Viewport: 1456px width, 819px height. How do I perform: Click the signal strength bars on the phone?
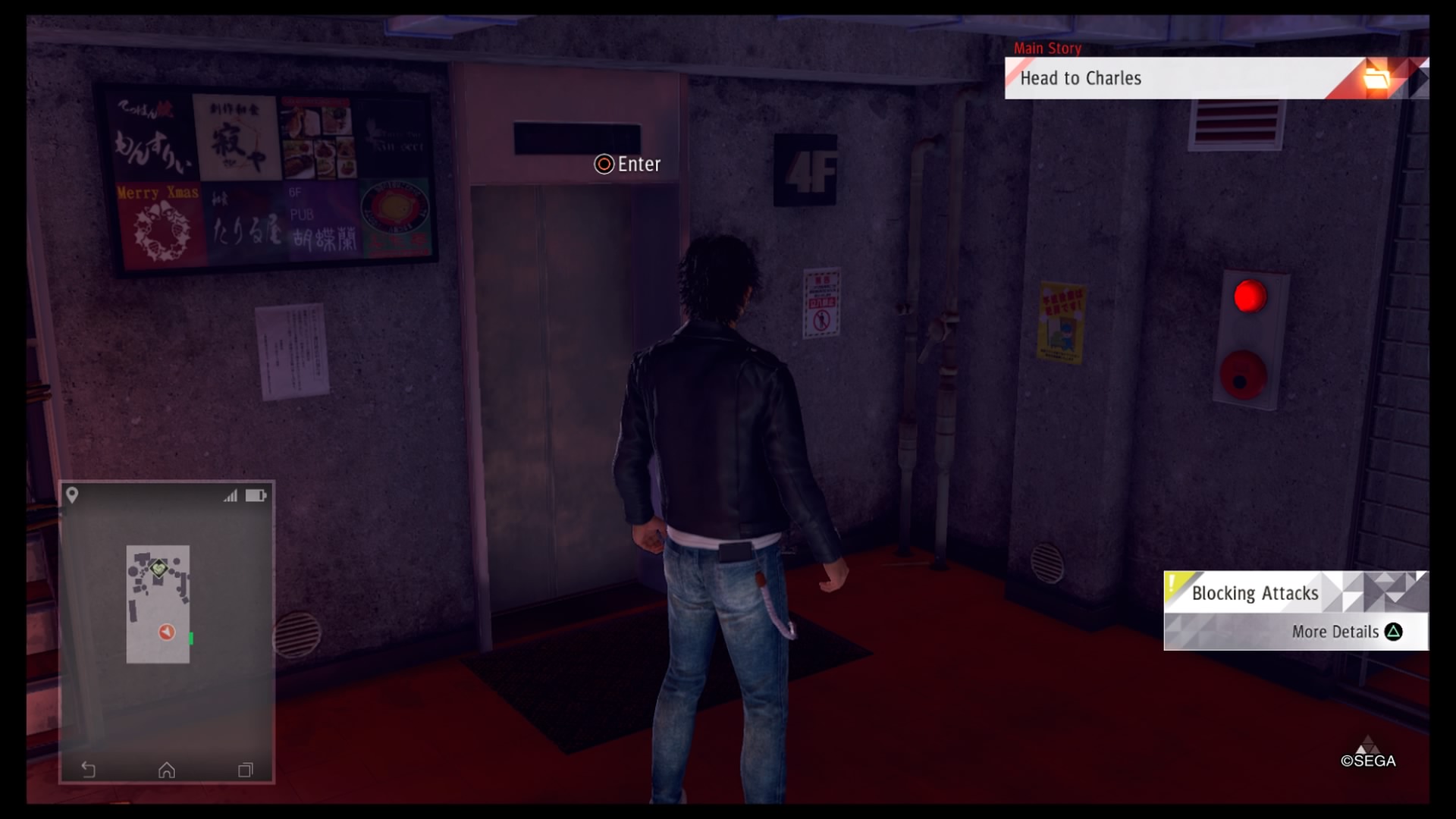tap(229, 495)
